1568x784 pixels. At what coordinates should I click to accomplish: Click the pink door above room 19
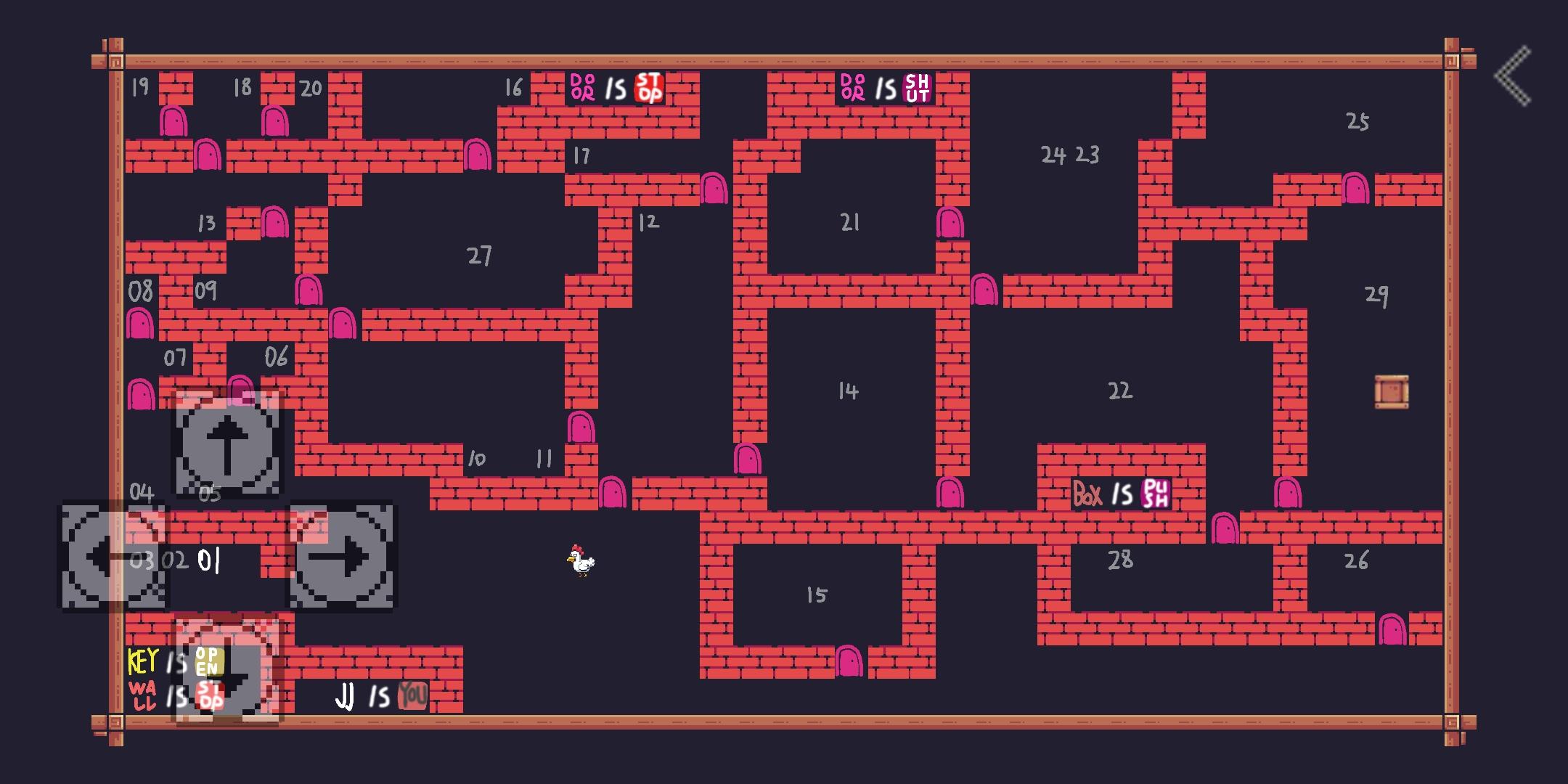tap(174, 120)
